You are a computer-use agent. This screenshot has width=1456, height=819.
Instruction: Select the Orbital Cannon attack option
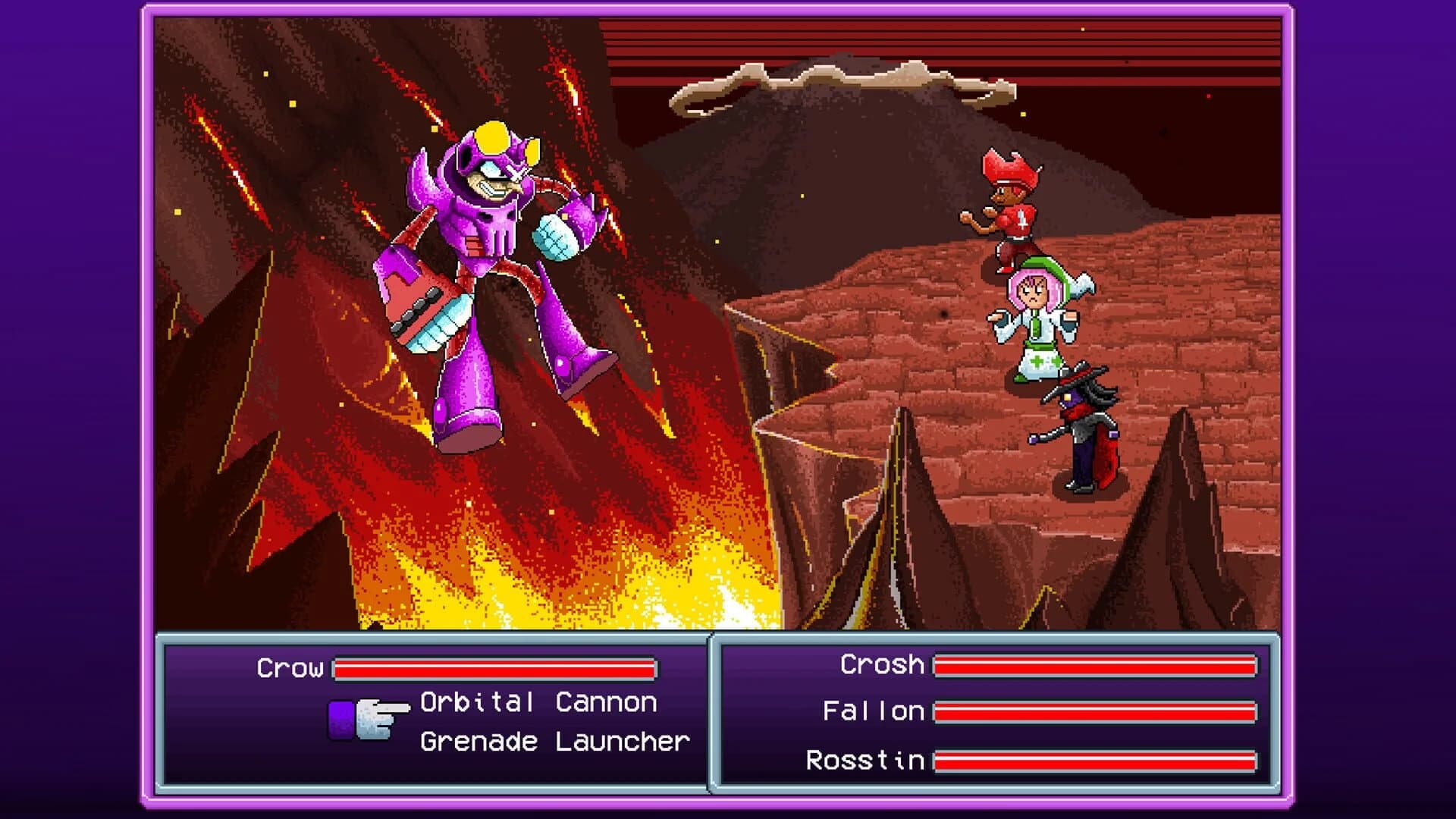pos(538,701)
